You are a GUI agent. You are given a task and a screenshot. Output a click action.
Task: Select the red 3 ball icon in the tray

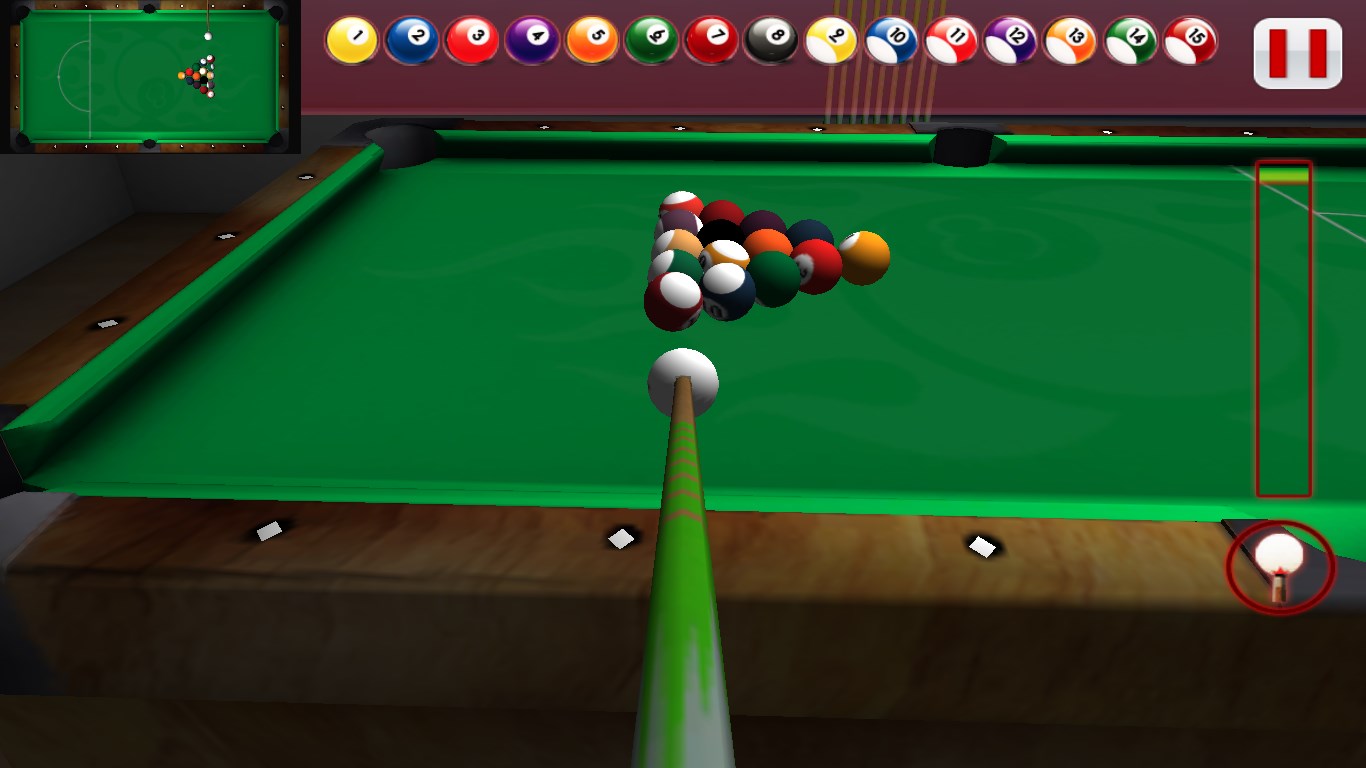[470, 40]
